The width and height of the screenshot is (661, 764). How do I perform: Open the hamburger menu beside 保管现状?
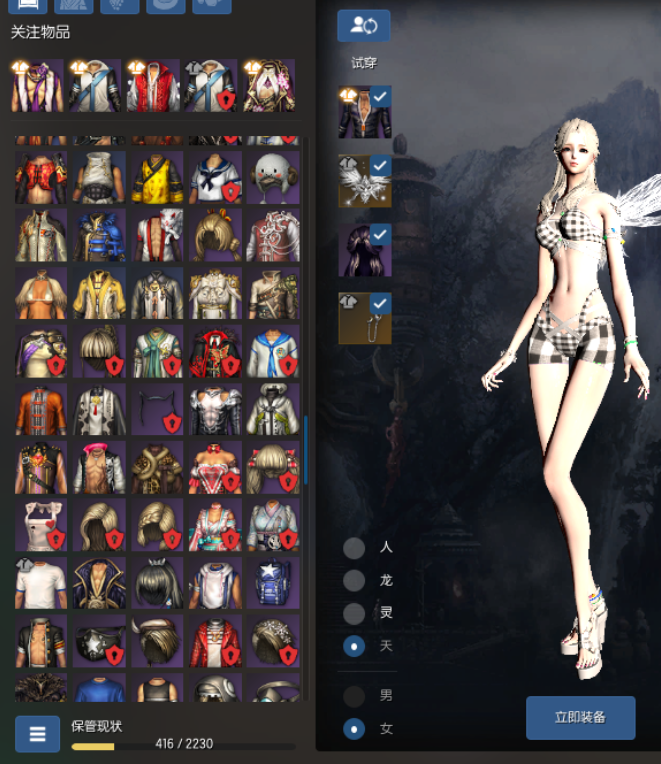[x=37, y=734]
